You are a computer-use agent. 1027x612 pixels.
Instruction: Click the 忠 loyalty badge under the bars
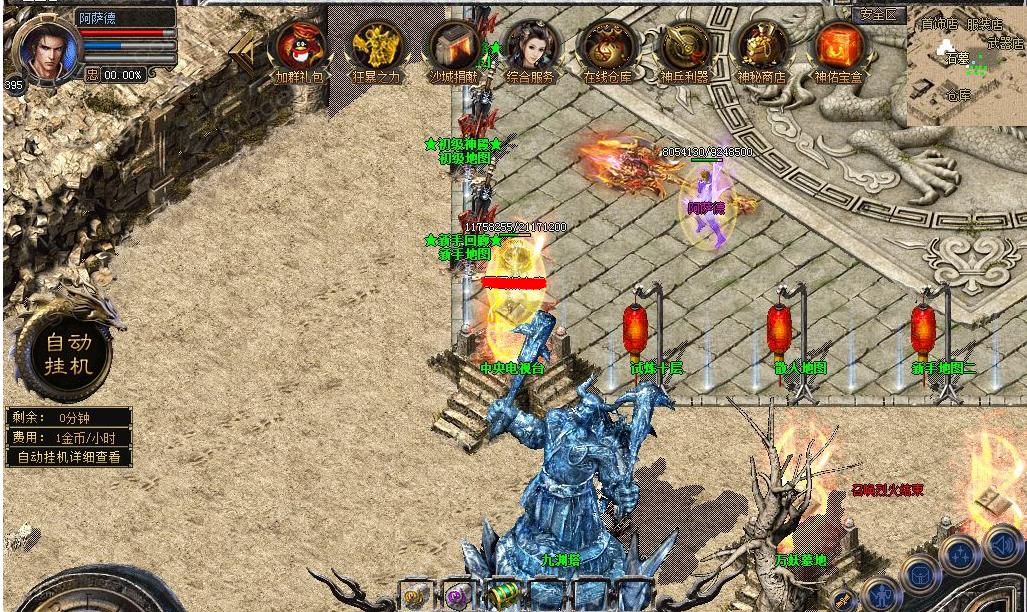coord(91,75)
